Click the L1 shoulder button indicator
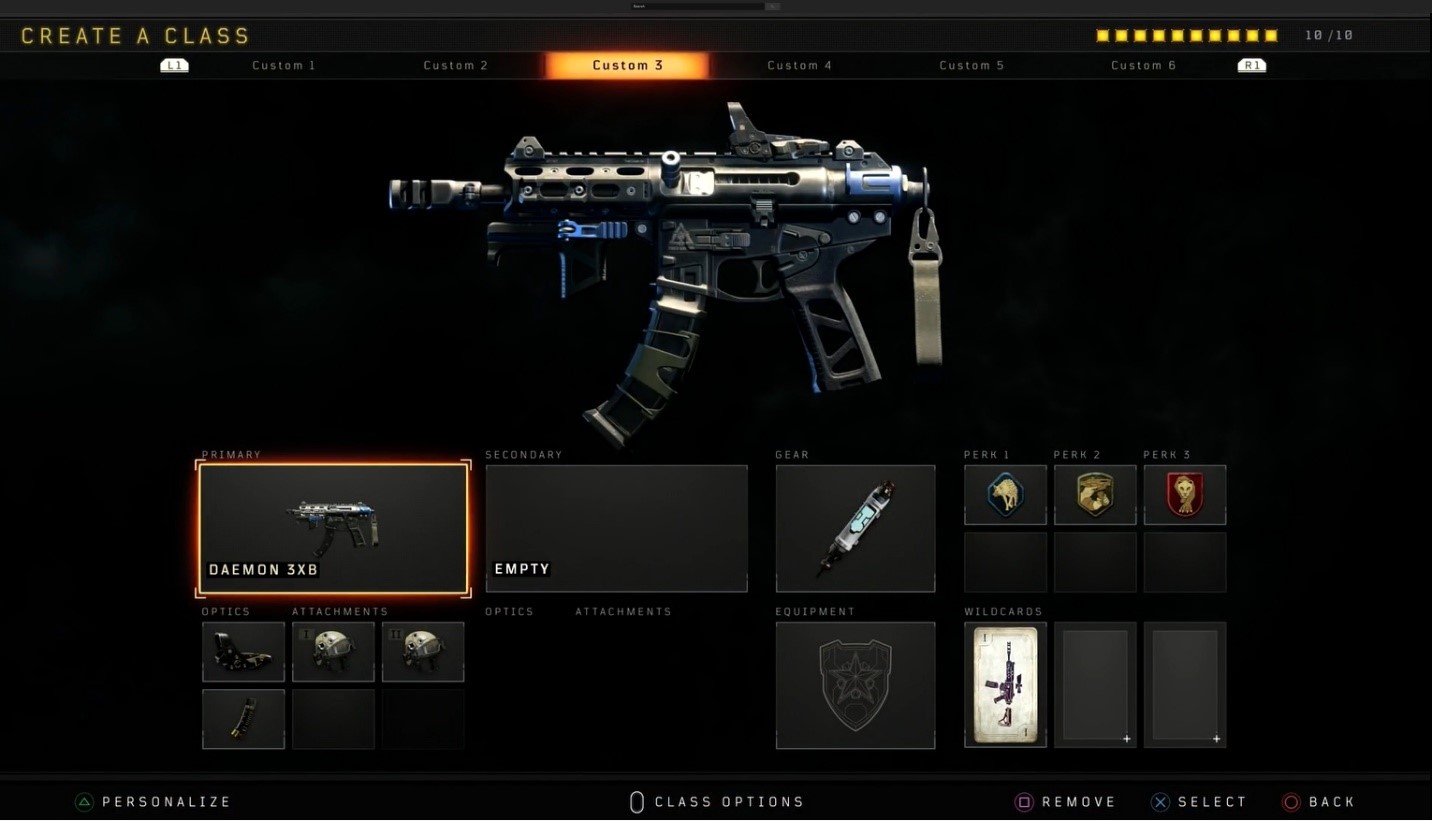1432x821 pixels. pyautogui.click(x=174, y=65)
